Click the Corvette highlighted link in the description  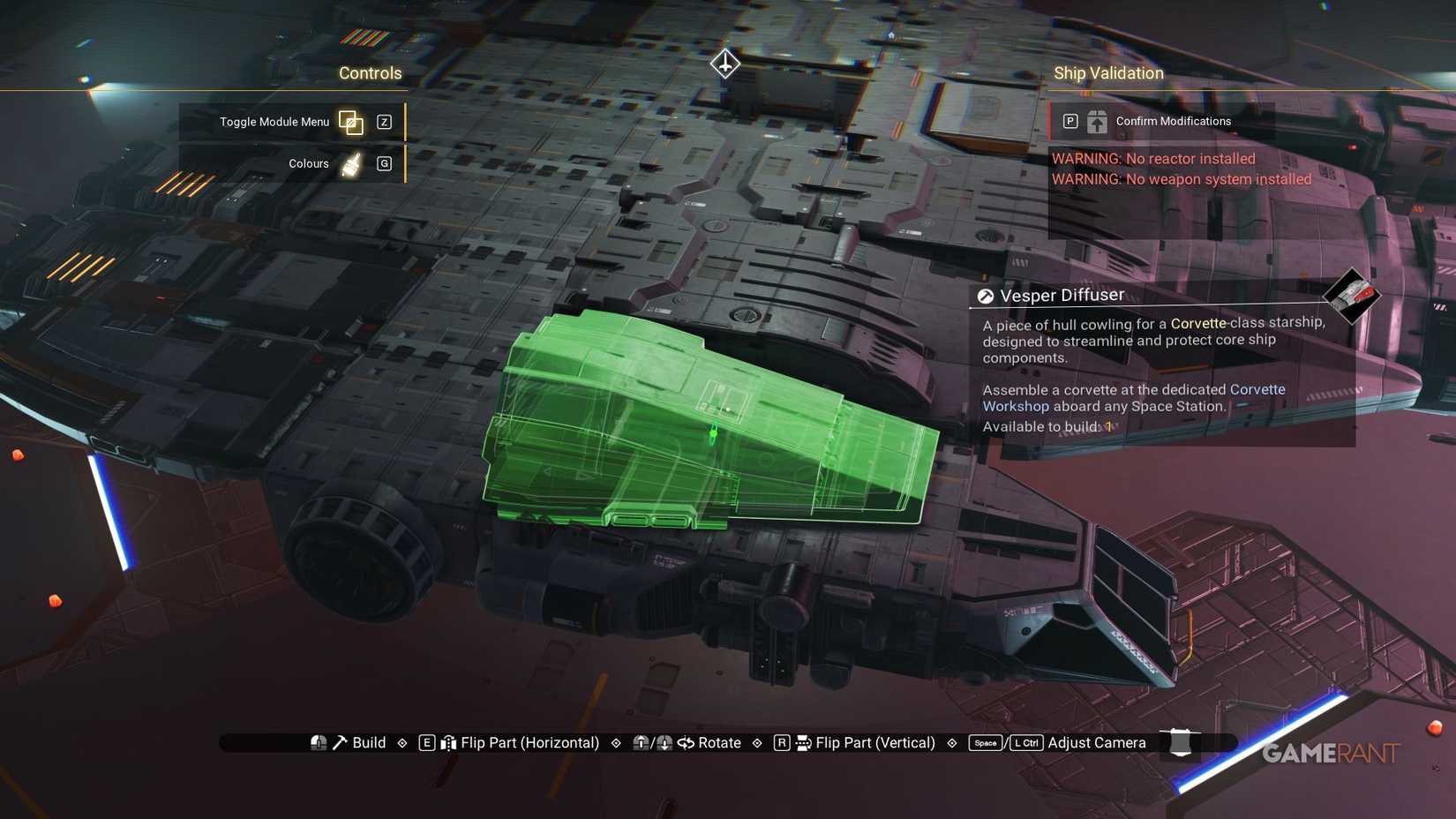(1197, 323)
